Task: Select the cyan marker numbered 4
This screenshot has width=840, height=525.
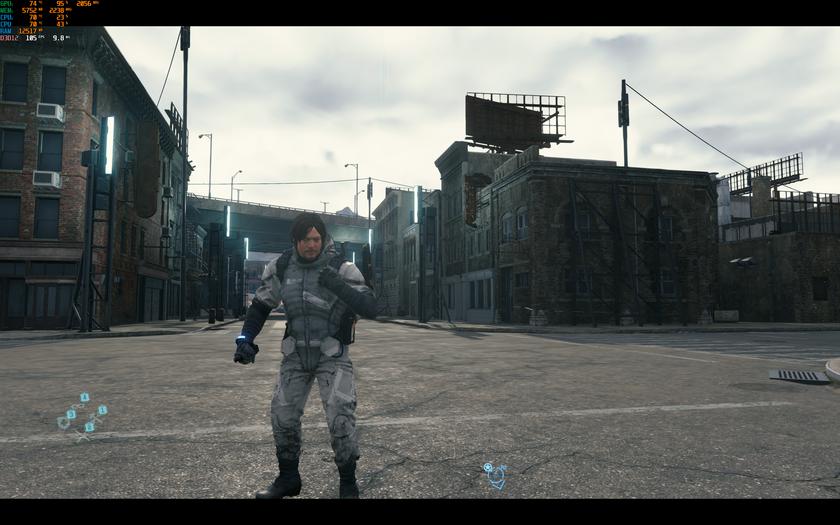Action: point(85,397)
